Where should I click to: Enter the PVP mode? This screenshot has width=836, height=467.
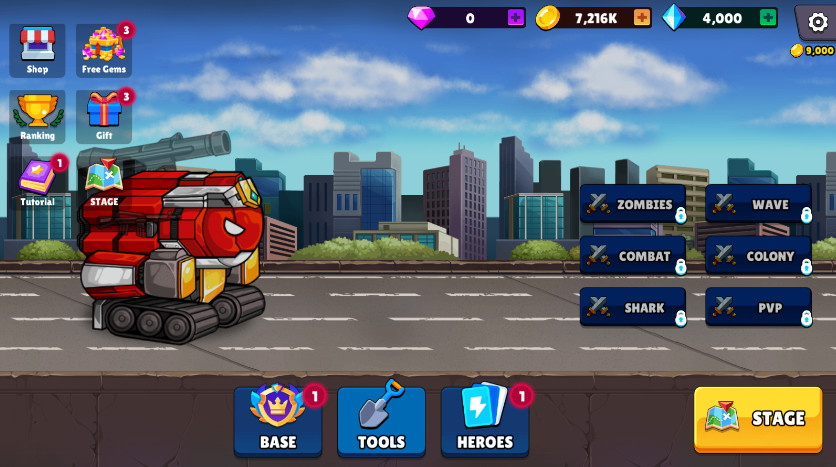[758, 308]
